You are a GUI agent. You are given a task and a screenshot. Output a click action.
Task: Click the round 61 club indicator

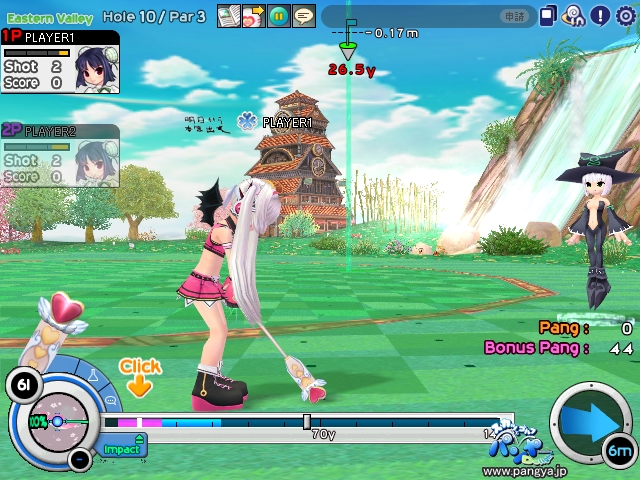point(22,383)
